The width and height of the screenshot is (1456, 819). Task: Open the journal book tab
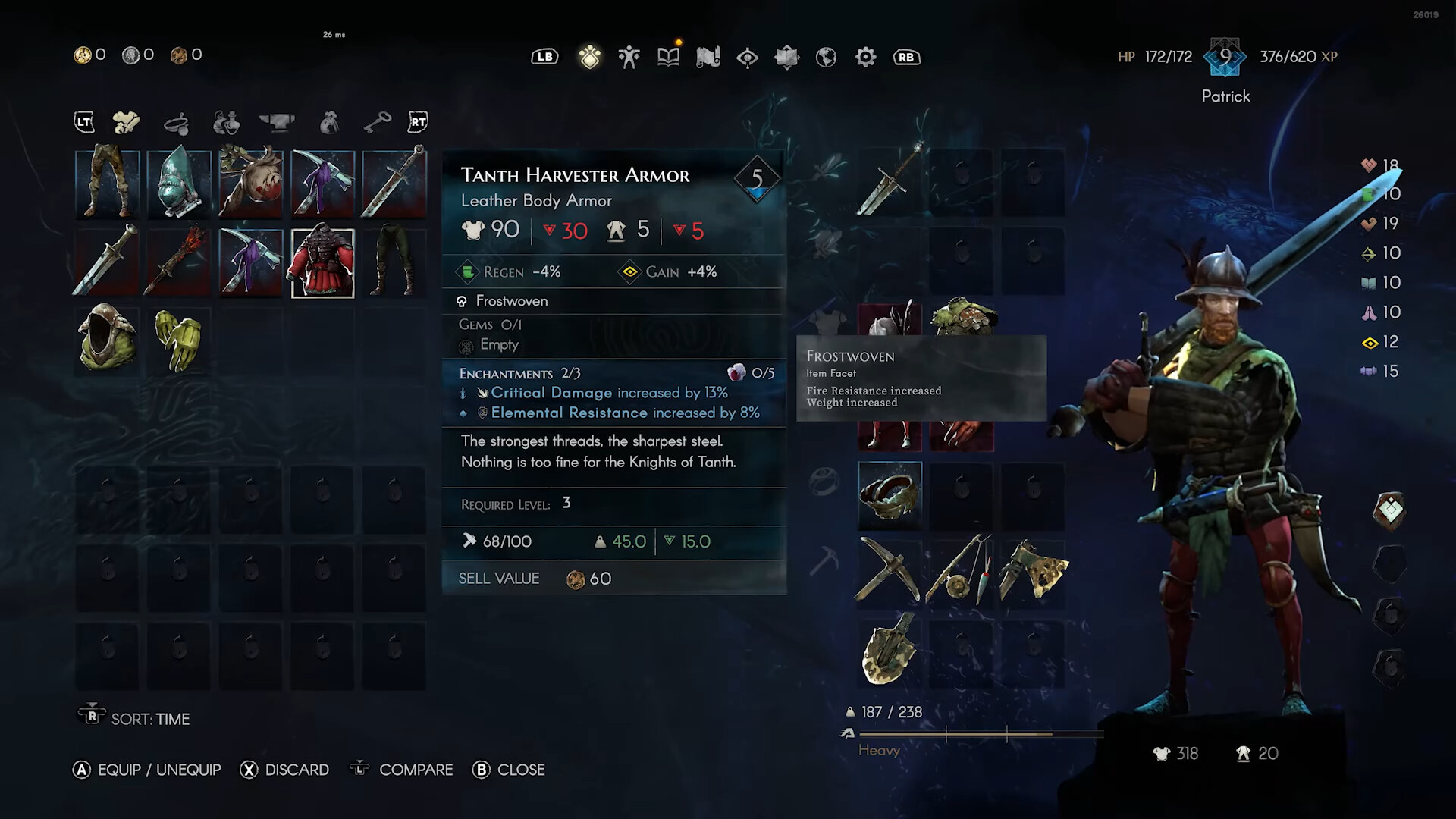pos(668,57)
